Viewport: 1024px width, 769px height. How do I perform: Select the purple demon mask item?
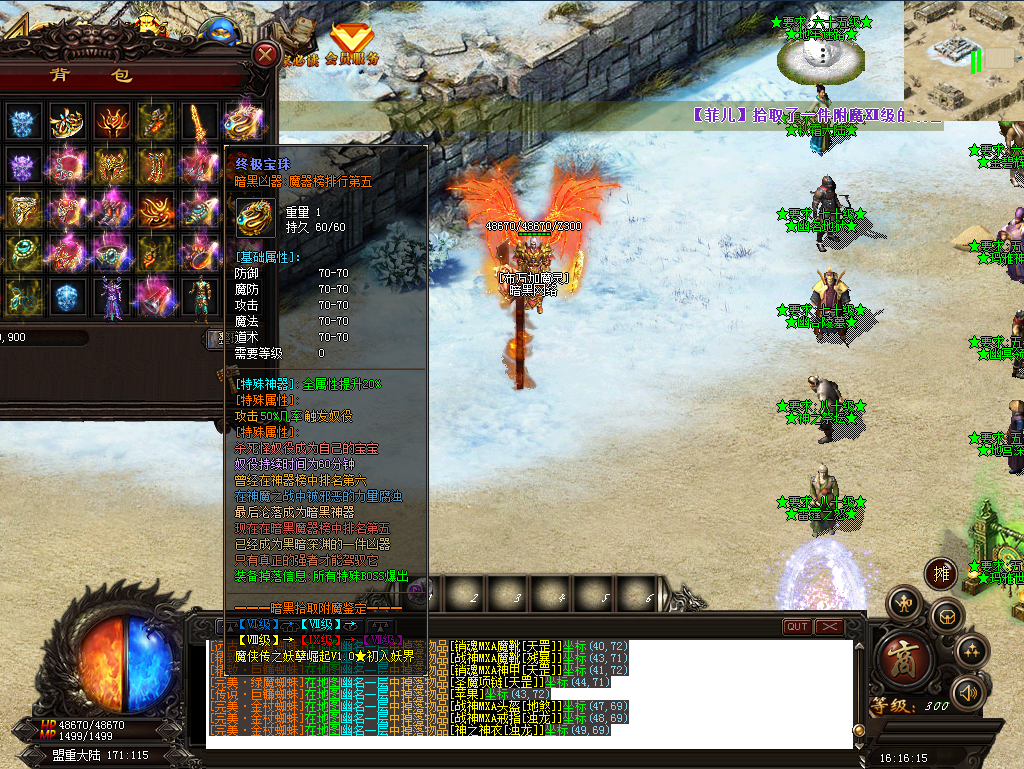coord(24,166)
